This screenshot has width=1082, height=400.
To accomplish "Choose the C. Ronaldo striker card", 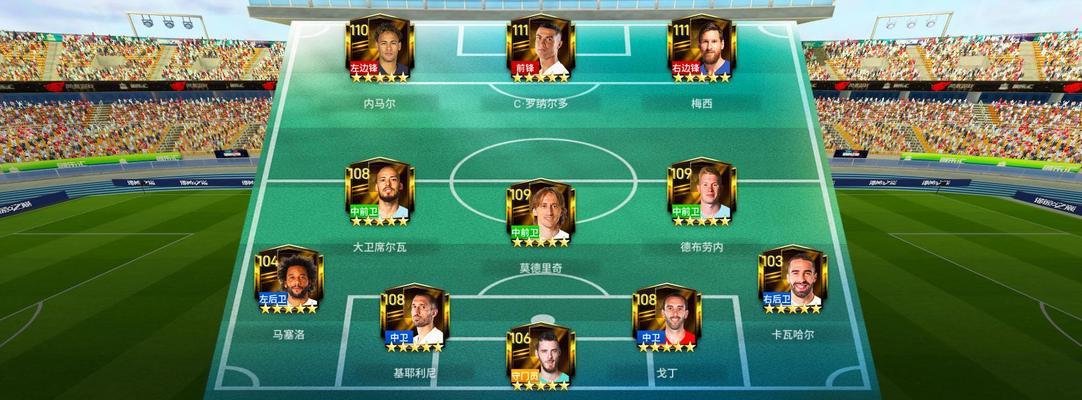I will tap(540, 49).
